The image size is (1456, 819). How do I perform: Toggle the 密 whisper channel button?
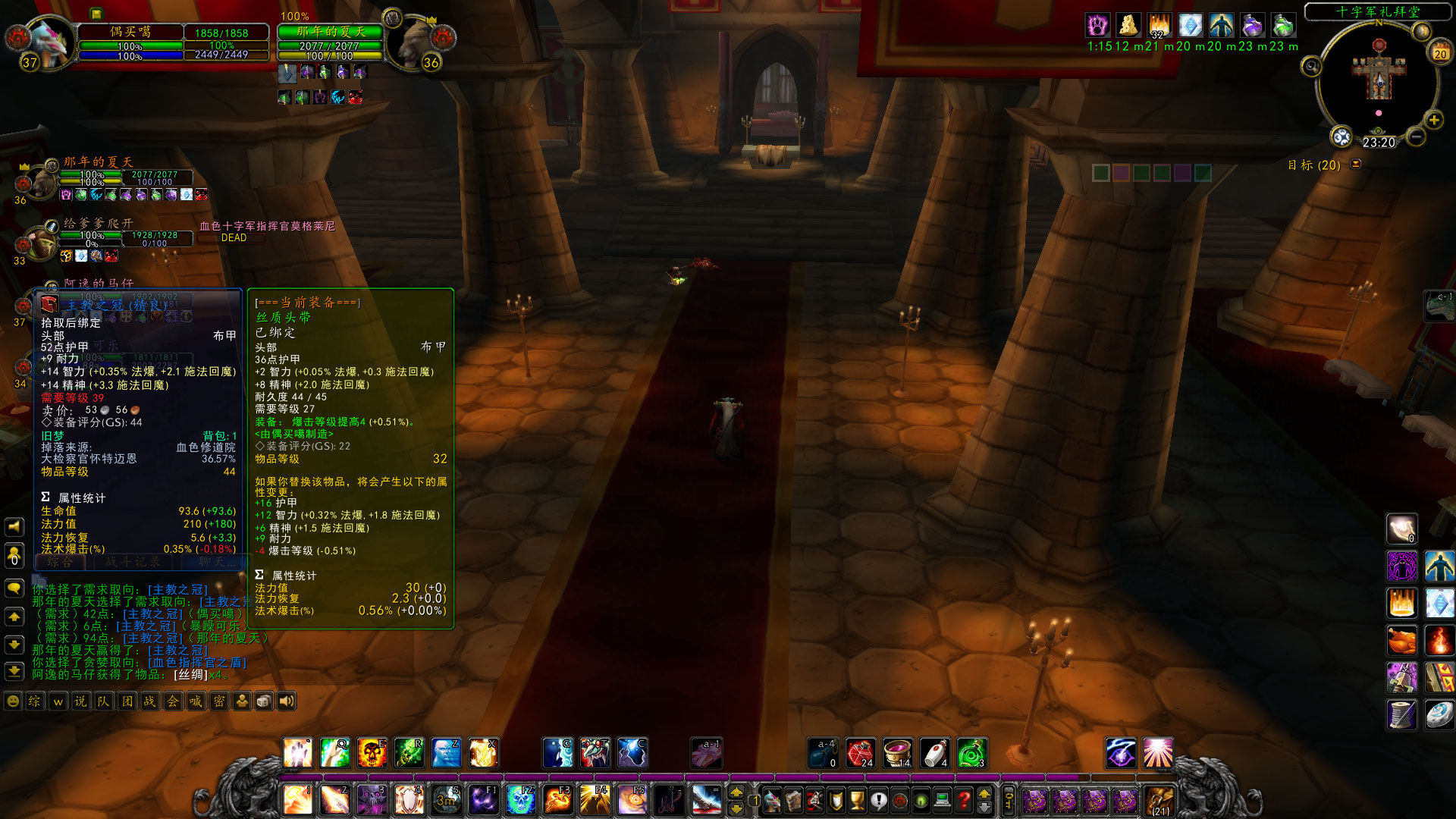coord(221,701)
